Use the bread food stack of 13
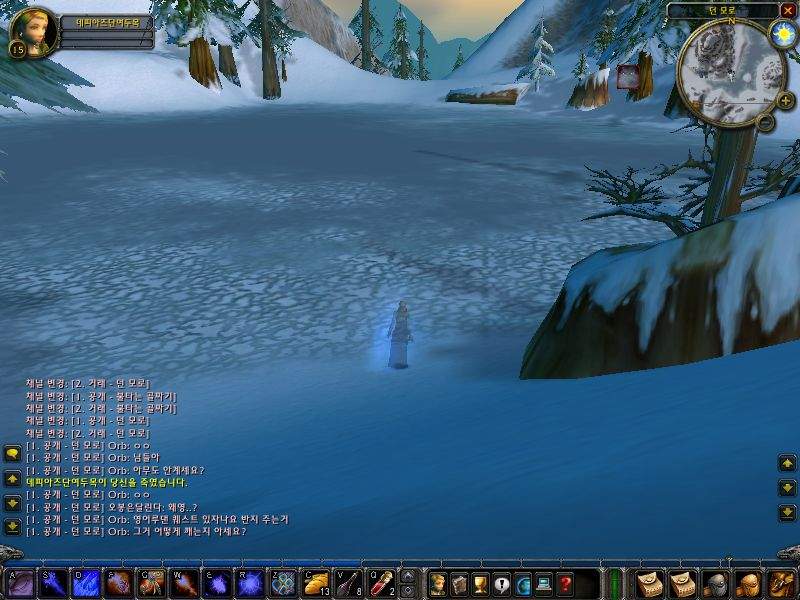Viewport: 800px width, 600px height. click(x=316, y=583)
